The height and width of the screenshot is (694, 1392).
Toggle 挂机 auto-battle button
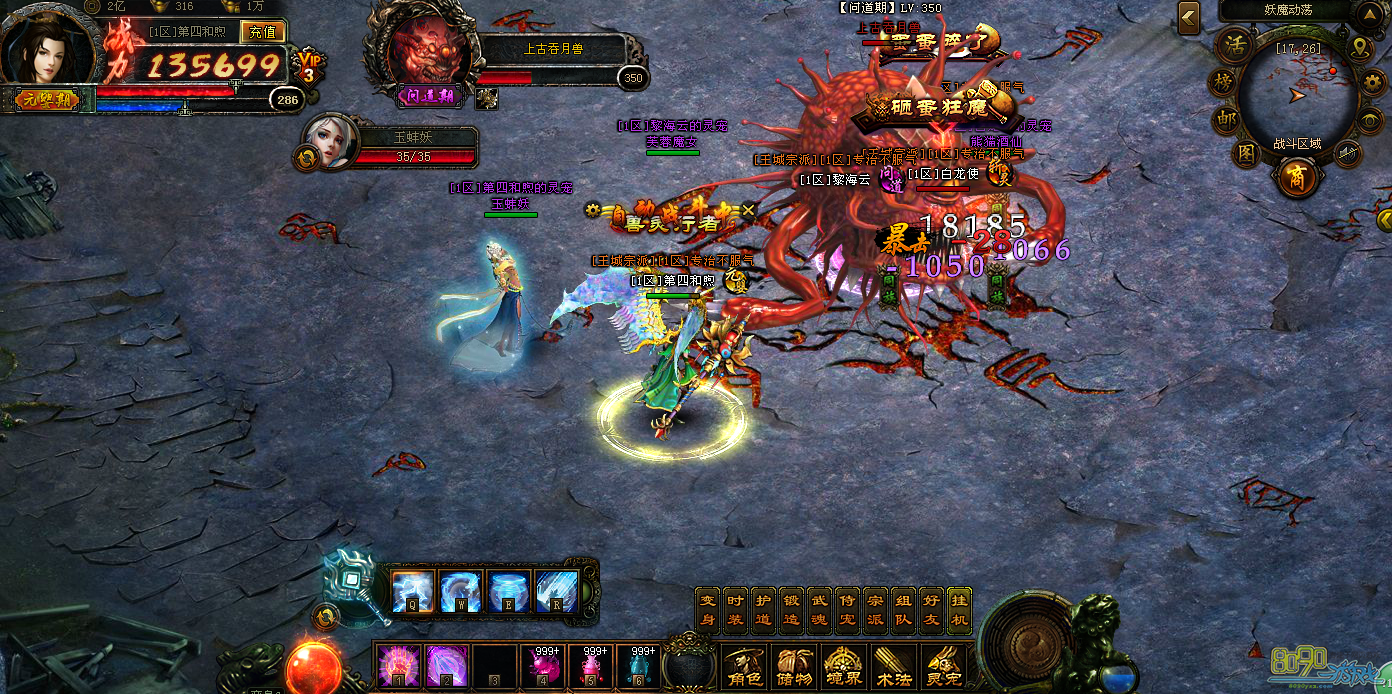959,608
